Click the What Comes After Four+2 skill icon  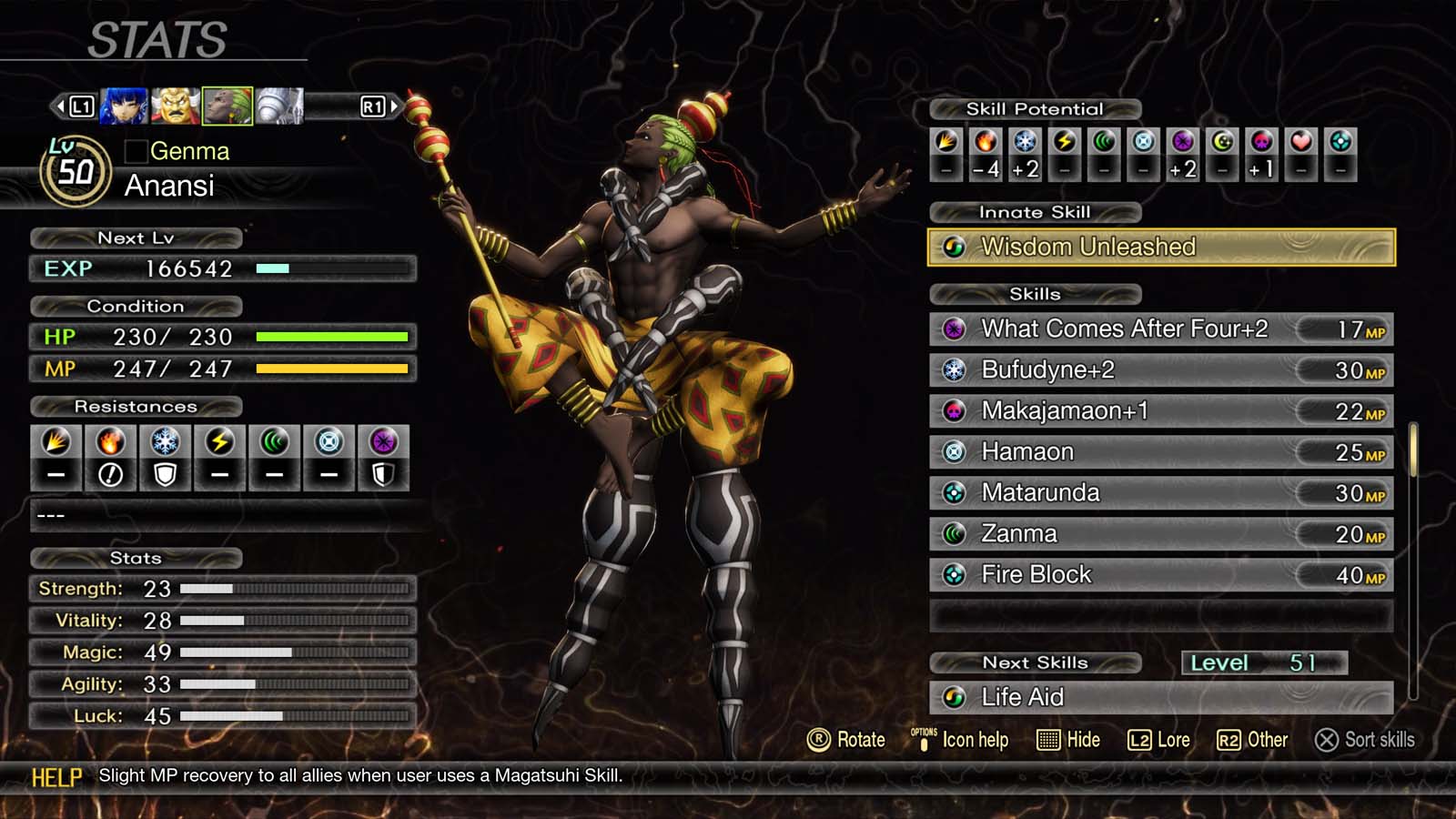pyautogui.click(x=952, y=329)
